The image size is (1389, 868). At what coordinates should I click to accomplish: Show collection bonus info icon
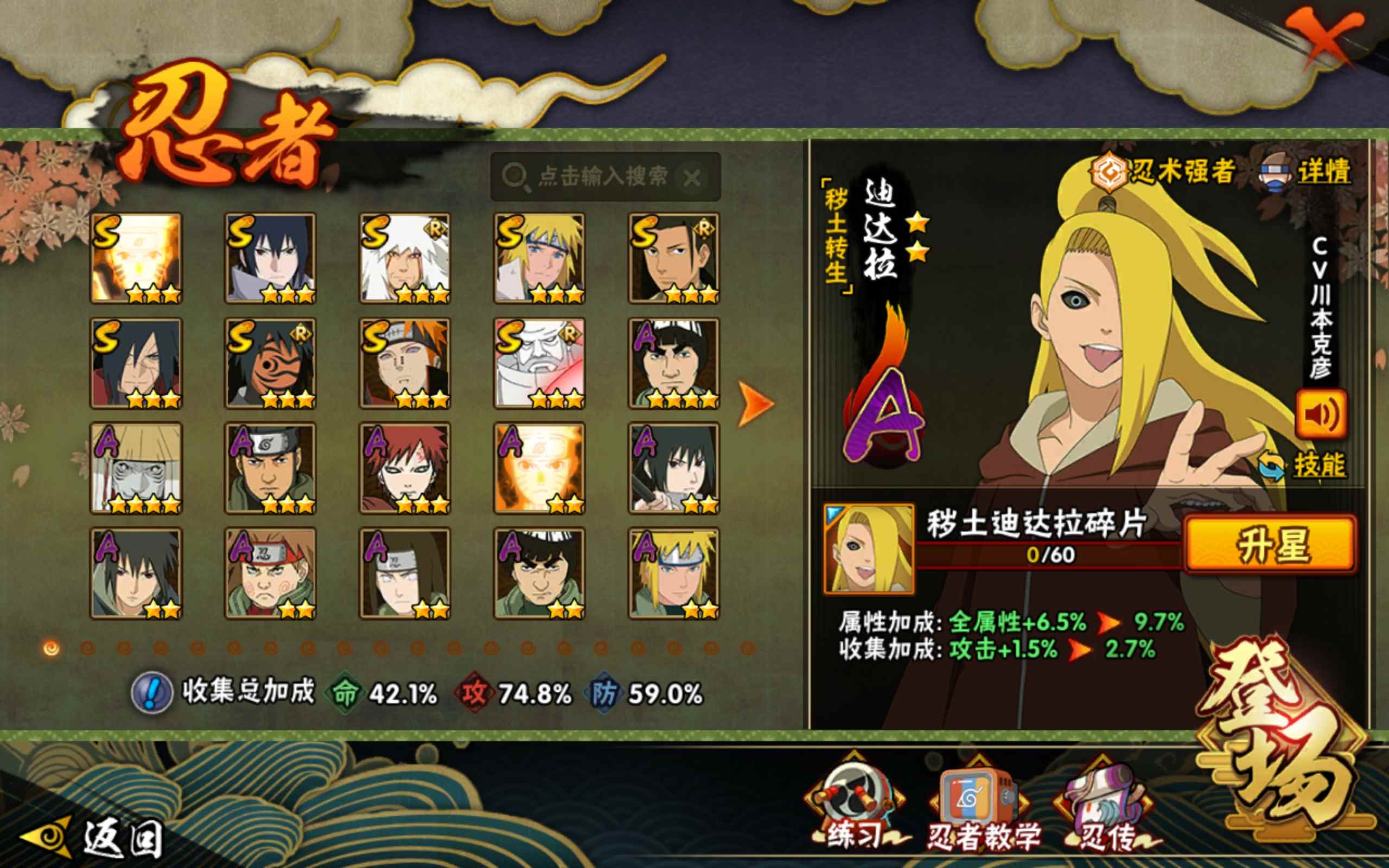coord(151,693)
